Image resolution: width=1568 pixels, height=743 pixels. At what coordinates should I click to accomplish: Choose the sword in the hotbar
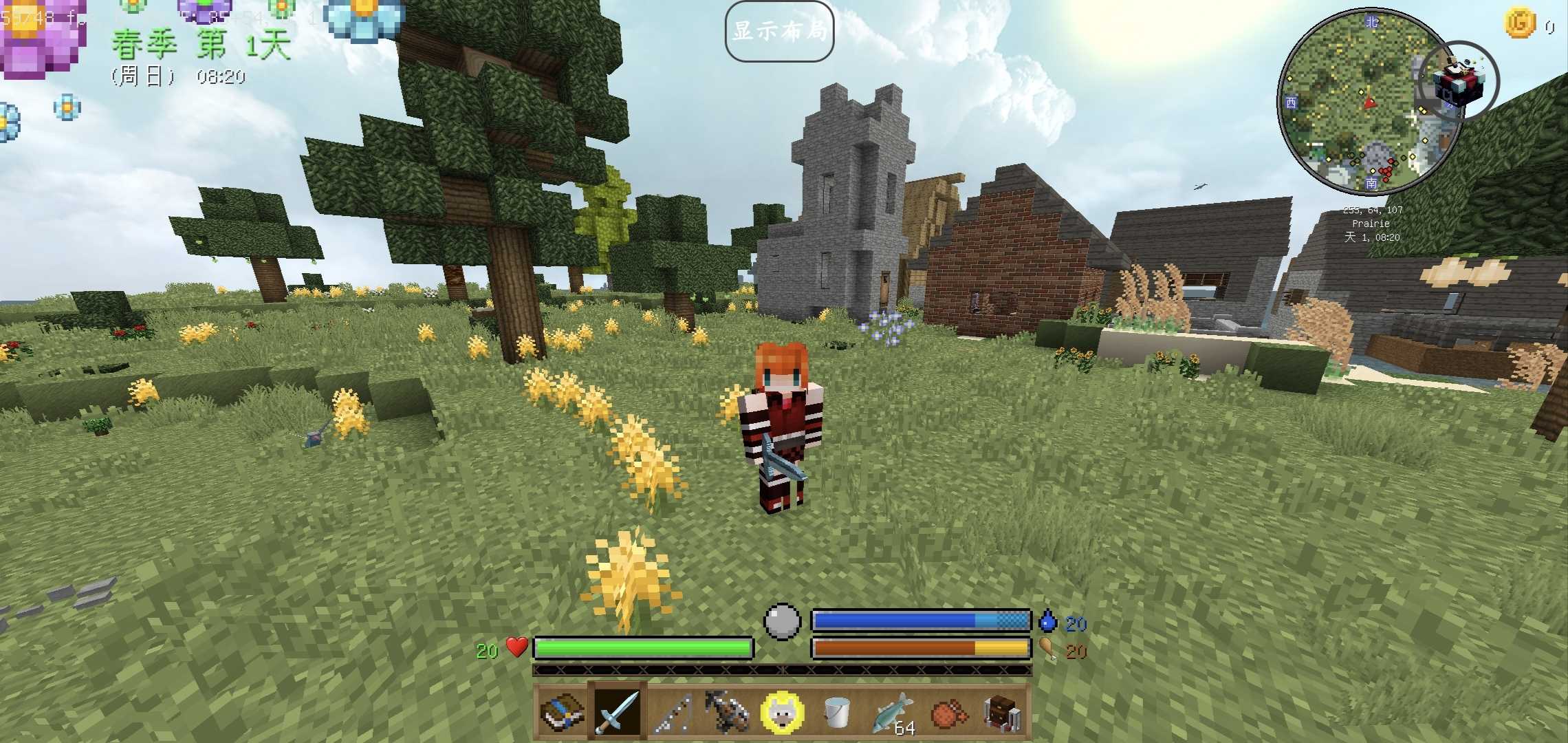click(617, 712)
